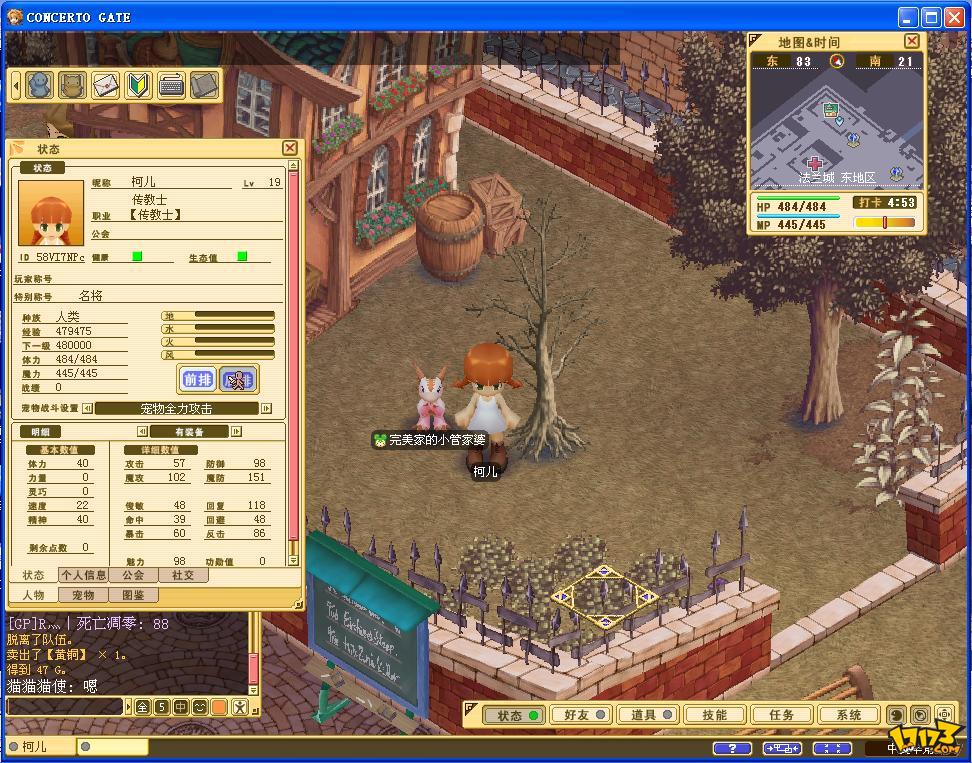Switch to the 社交 social tab
This screenshot has height=763, width=972.
click(x=182, y=575)
